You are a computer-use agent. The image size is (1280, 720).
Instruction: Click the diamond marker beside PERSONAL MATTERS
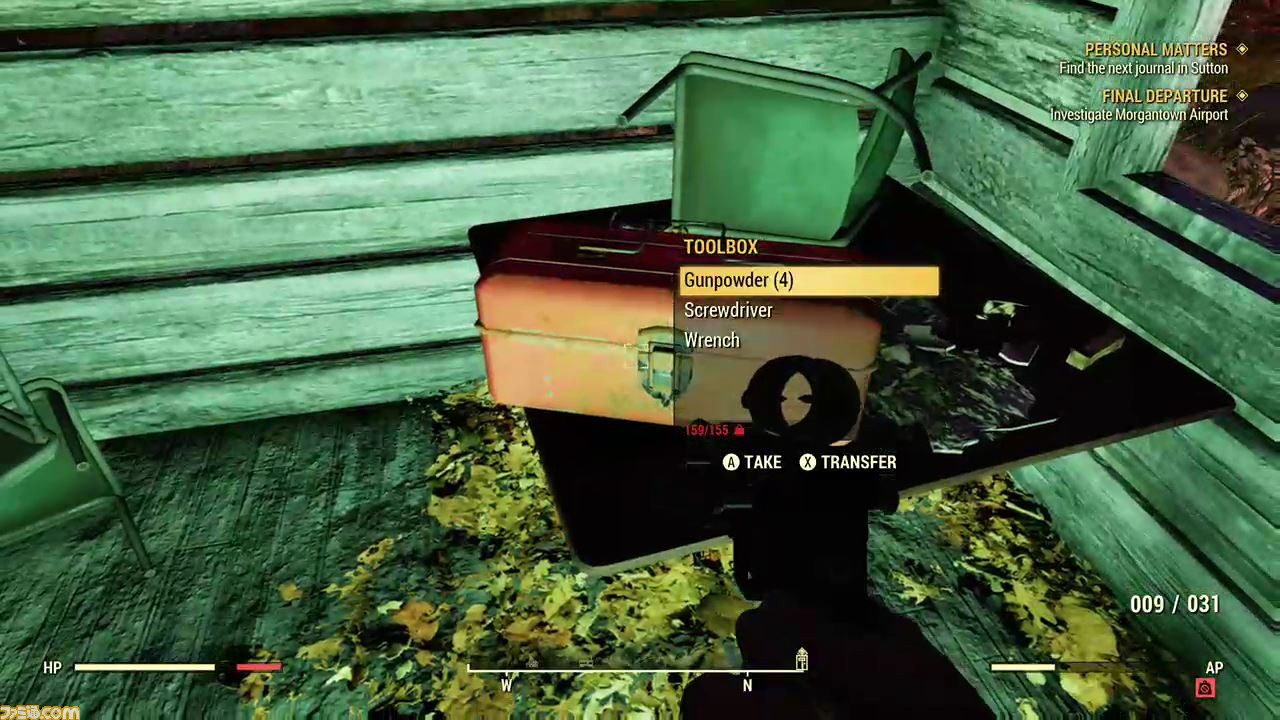coord(1242,49)
